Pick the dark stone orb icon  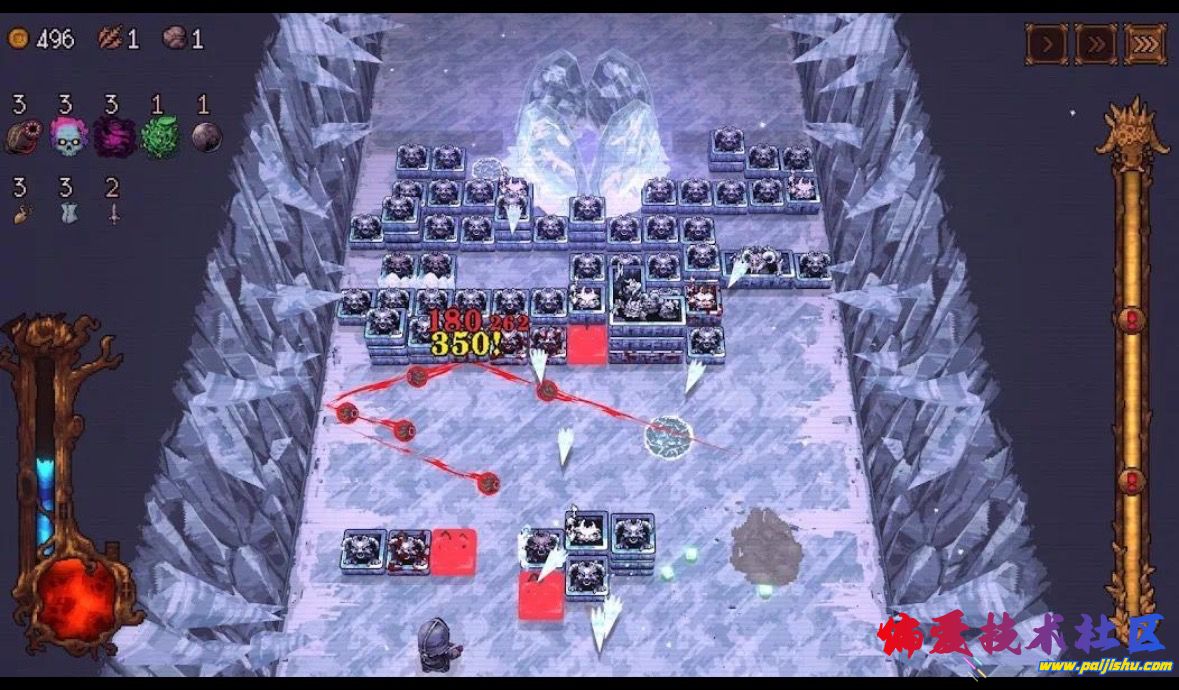[205, 136]
